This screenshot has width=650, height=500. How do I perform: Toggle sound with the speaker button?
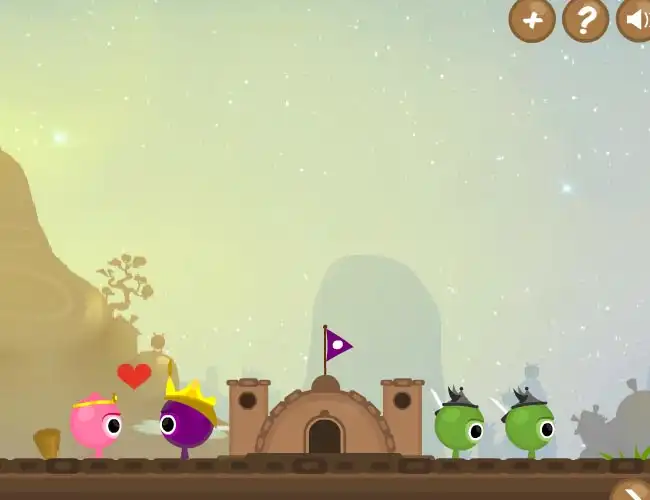[634, 19]
